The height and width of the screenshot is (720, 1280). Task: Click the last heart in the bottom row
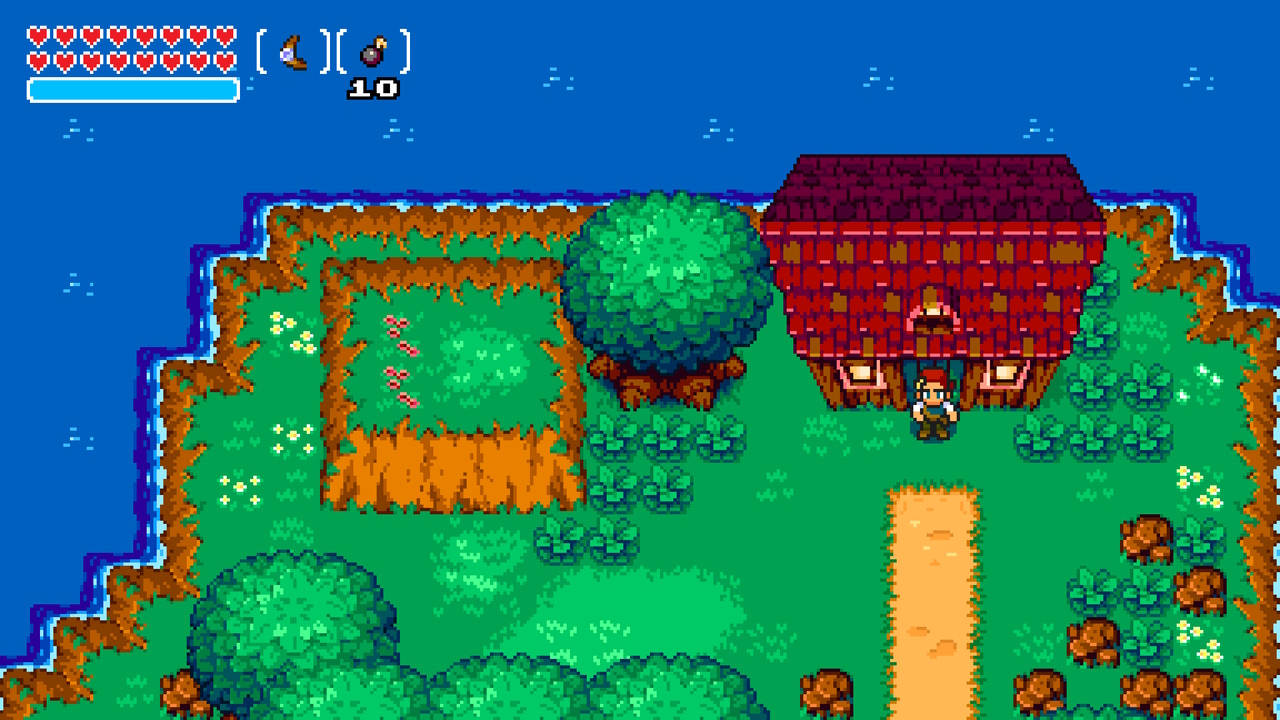pos(224,59)
